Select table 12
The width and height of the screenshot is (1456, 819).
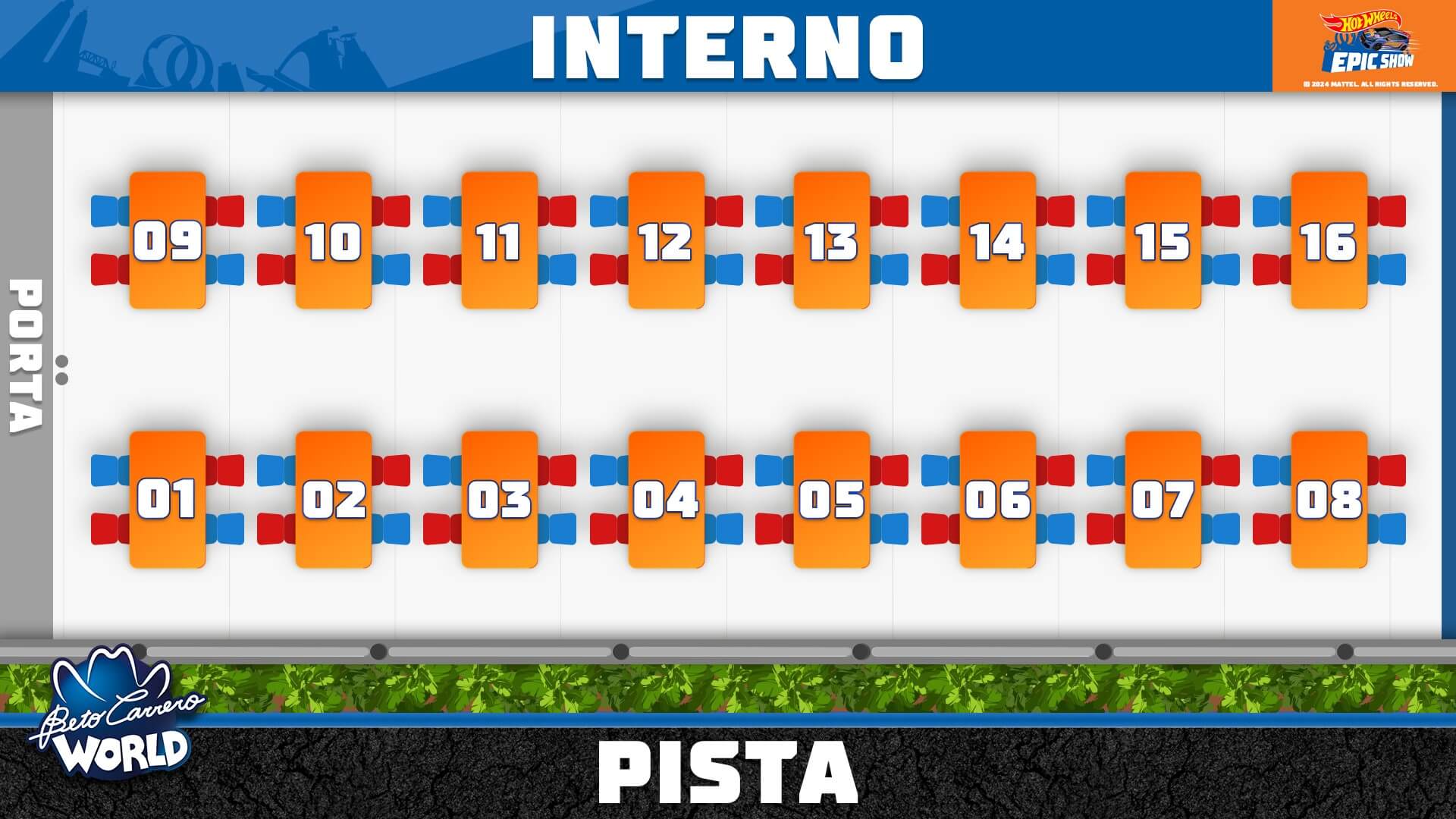(666, 240)
